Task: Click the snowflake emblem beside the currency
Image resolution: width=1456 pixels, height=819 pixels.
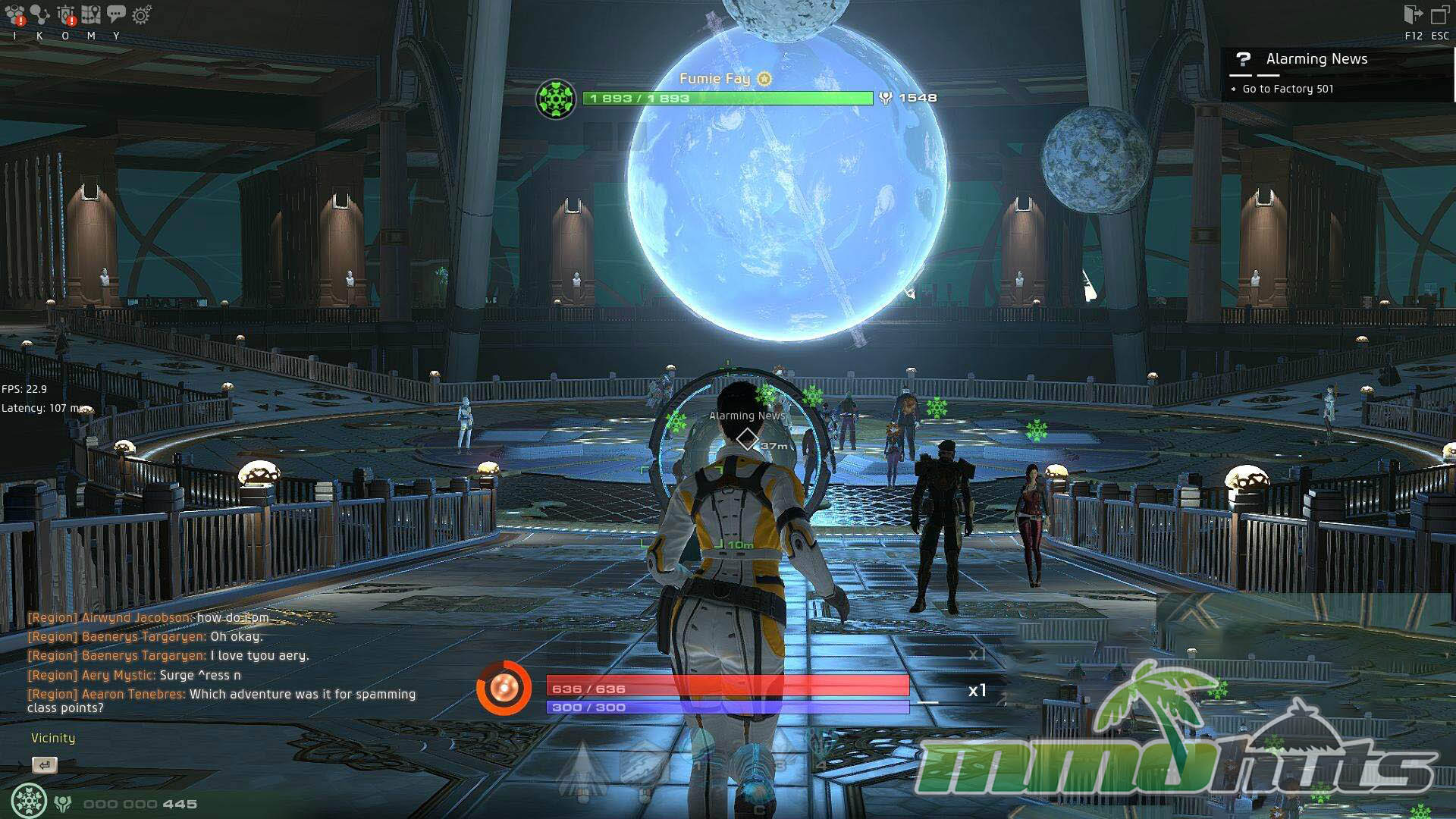Action: [x=29, y=802]
